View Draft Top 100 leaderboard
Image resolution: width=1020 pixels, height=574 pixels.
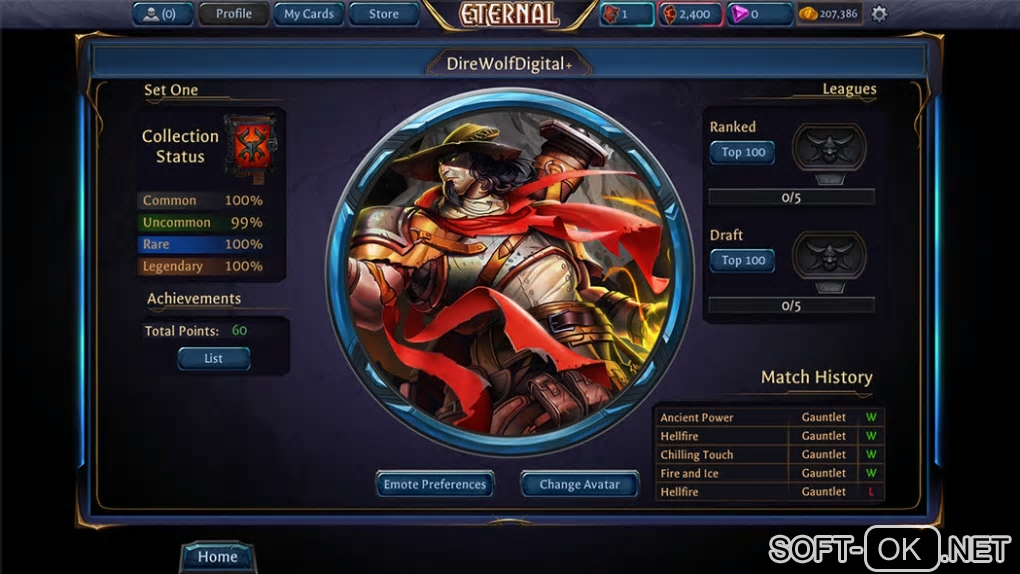742,260
